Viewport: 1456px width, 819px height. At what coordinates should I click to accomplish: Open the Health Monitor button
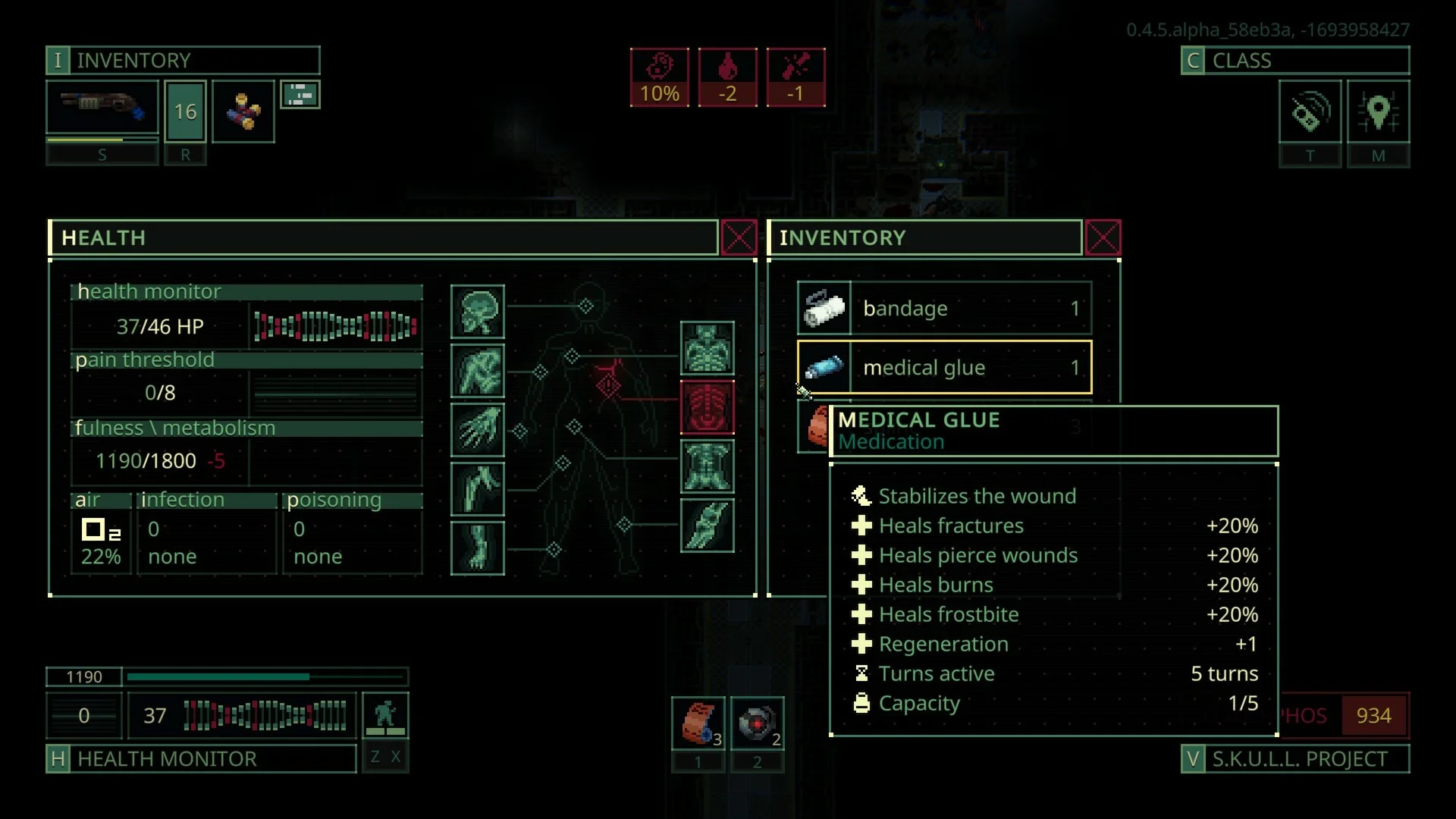click(x=201, y=758)
